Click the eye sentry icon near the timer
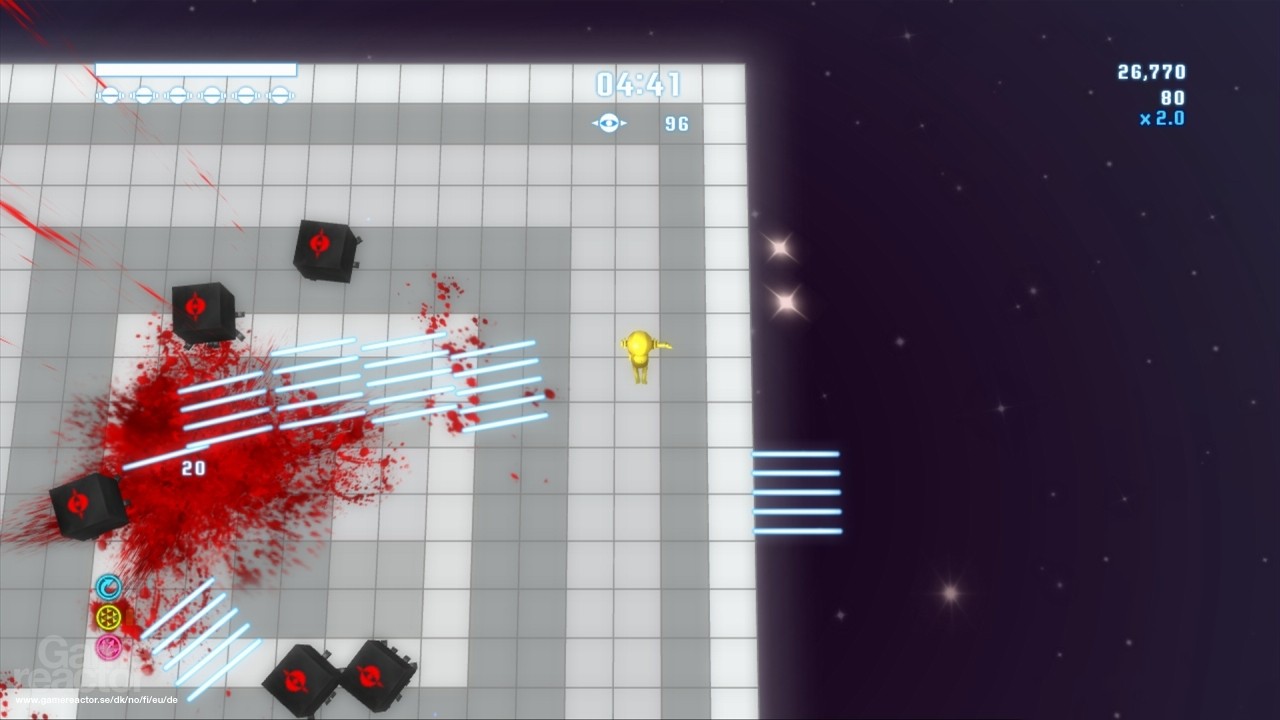This screenshot has width=1280, height=720. coord(608,122)
